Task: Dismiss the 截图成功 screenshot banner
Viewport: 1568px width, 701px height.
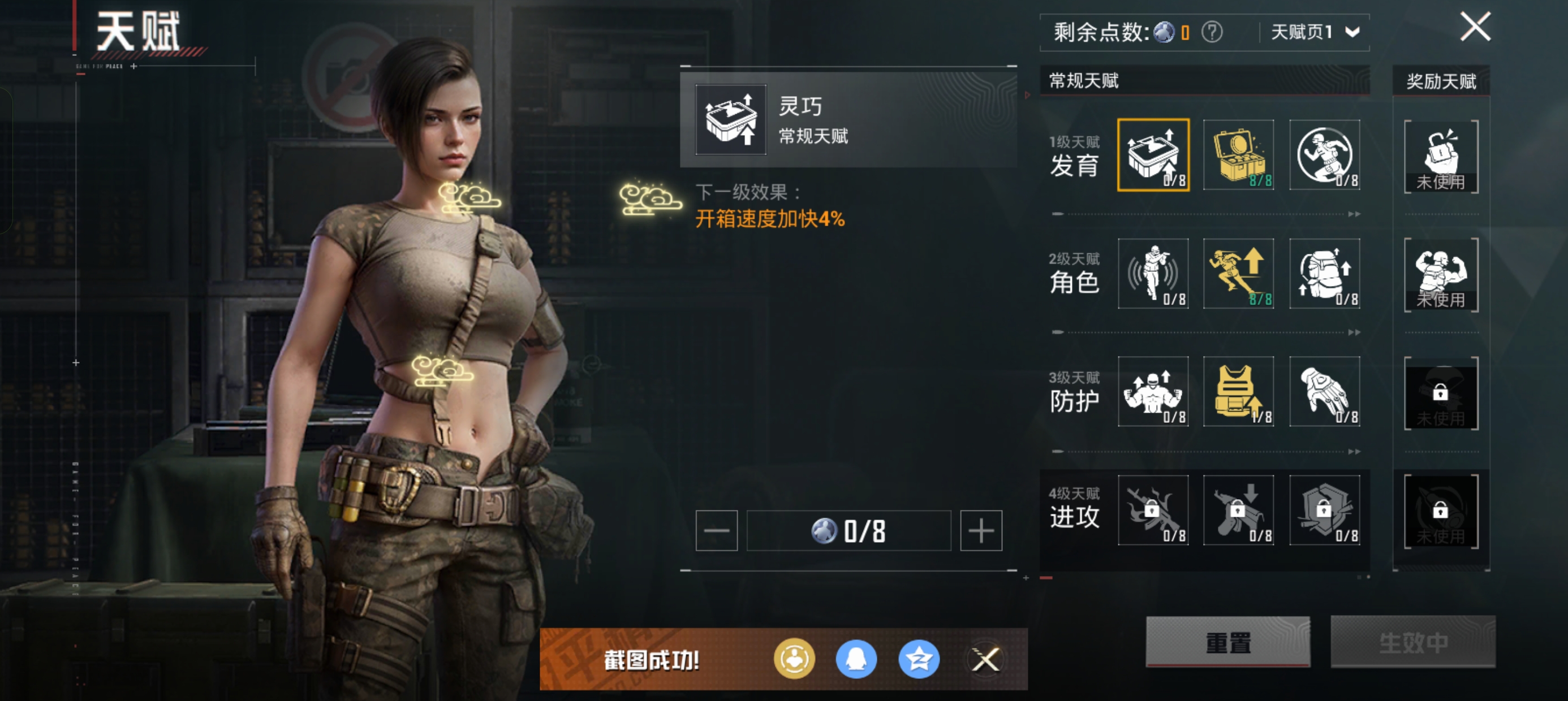Action: pos(985,659)
